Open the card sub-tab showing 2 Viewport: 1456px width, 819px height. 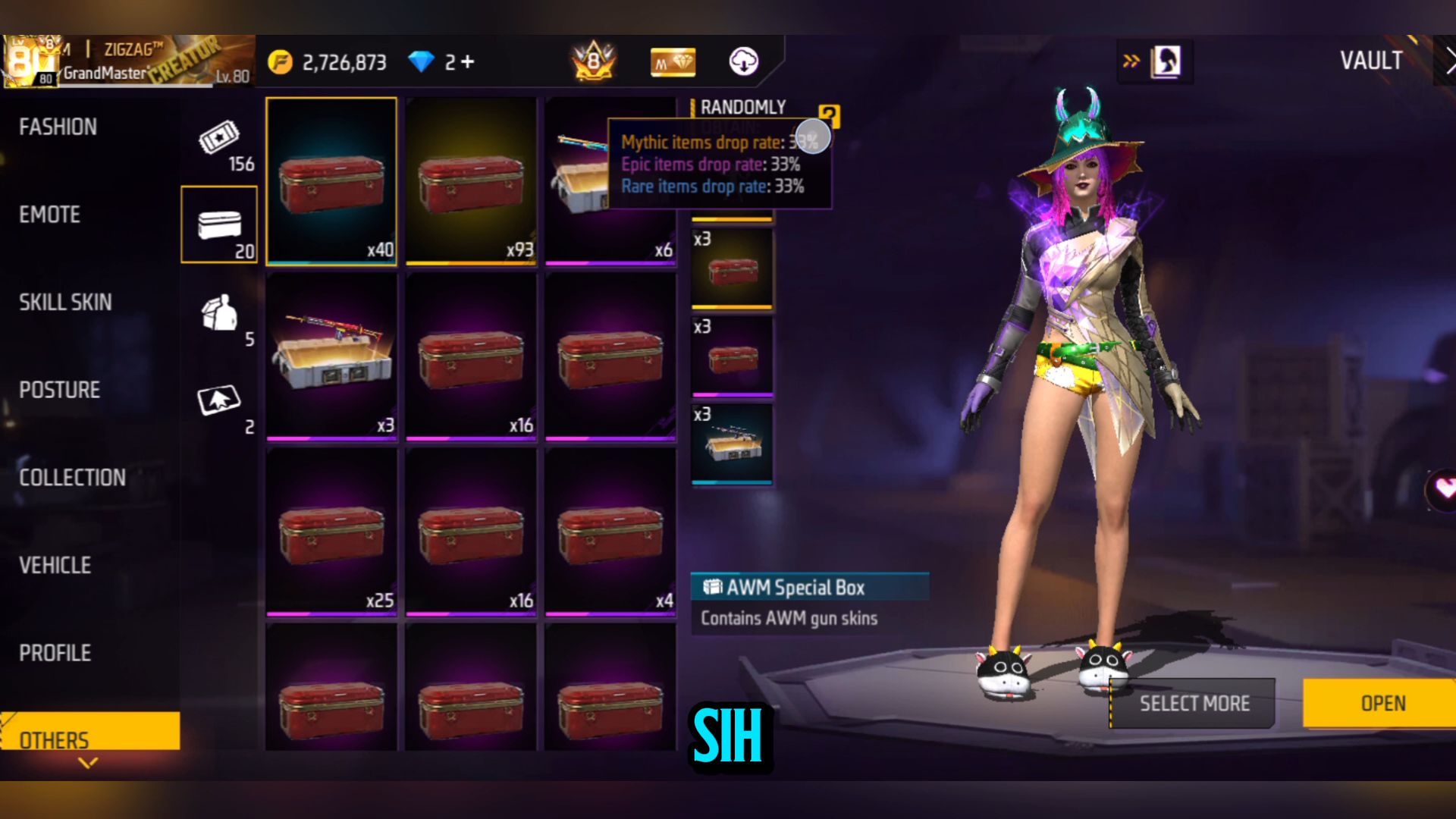221,406
